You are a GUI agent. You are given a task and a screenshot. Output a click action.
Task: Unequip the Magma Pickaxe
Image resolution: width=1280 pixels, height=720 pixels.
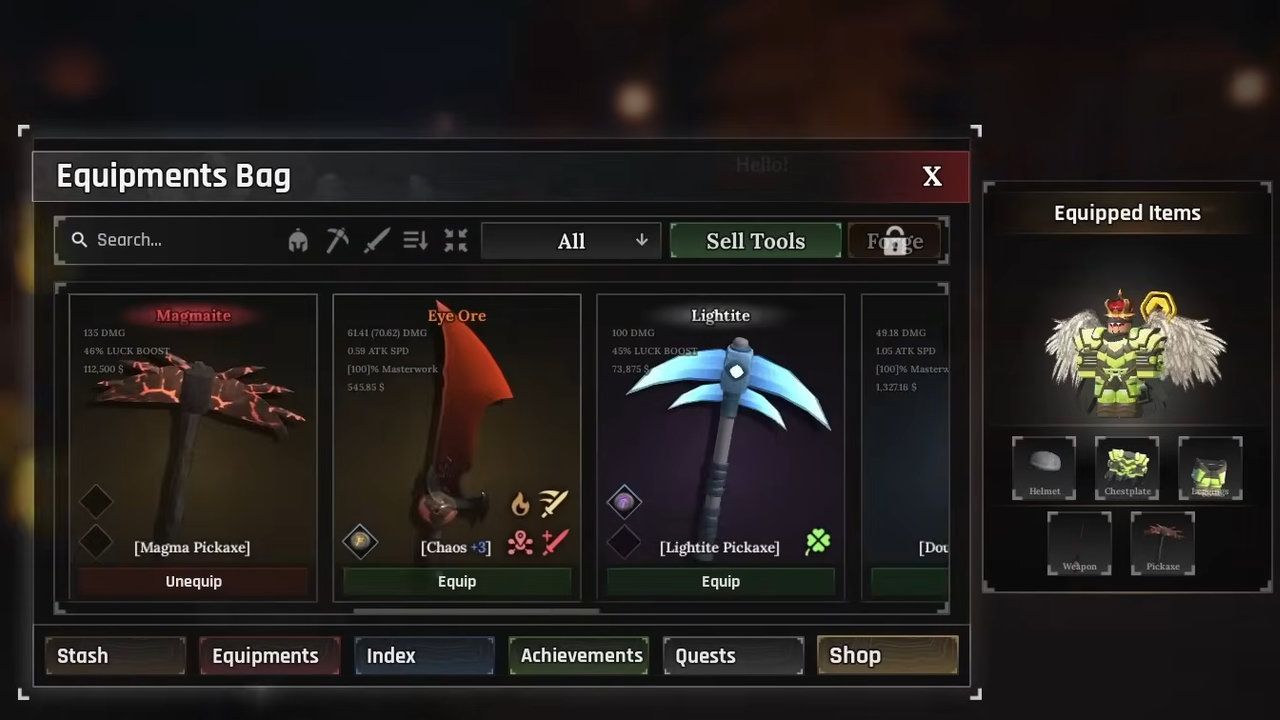tap(193, 581)
